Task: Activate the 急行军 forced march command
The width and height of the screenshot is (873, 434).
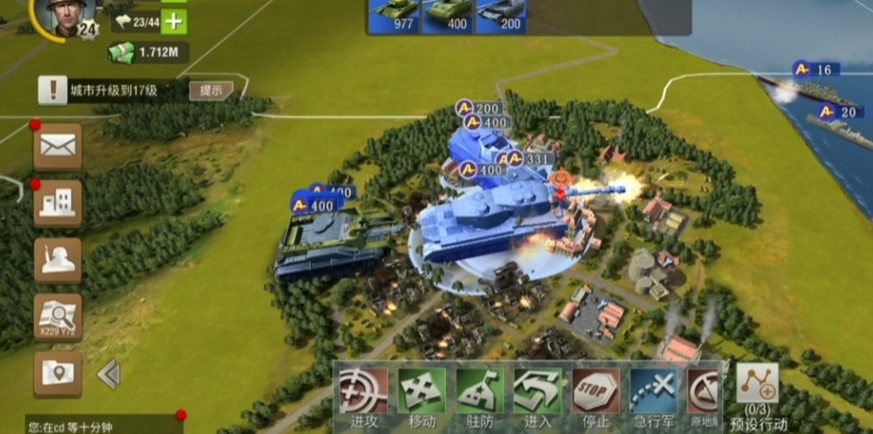Action: click(x=653, y=393)
